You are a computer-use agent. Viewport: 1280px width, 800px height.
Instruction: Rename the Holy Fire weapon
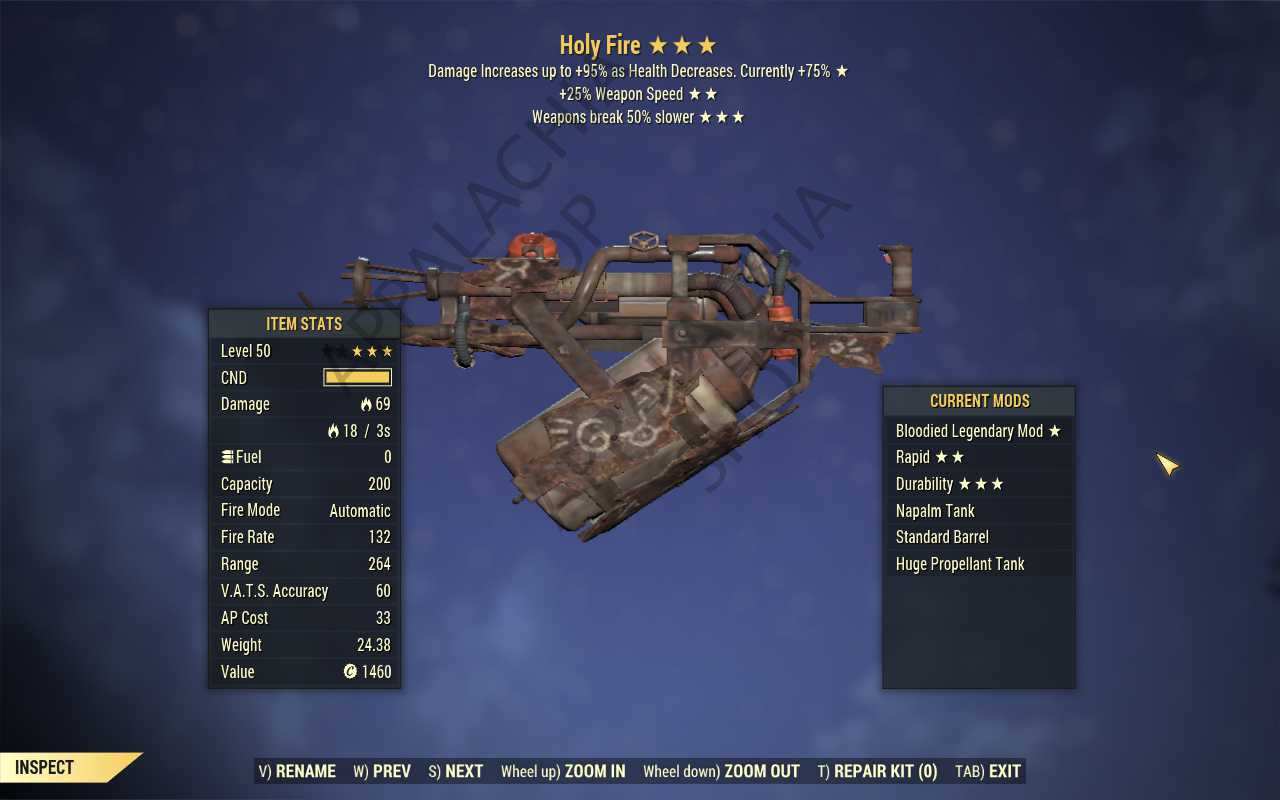pyautogui.click(x=297, y=771)
